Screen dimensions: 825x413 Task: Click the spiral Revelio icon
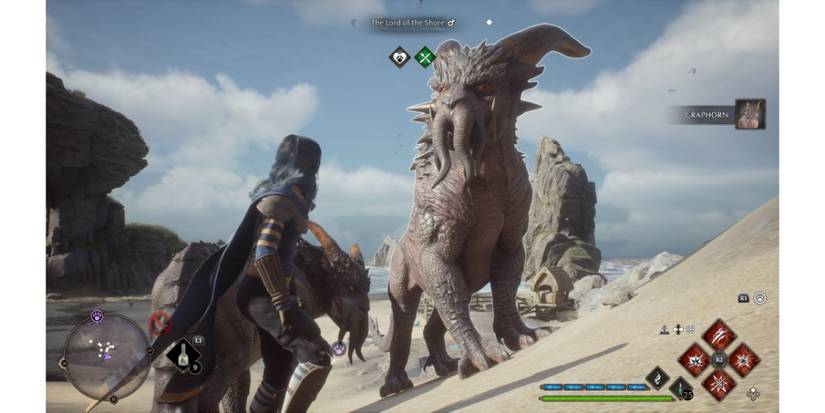pos(761,298)
